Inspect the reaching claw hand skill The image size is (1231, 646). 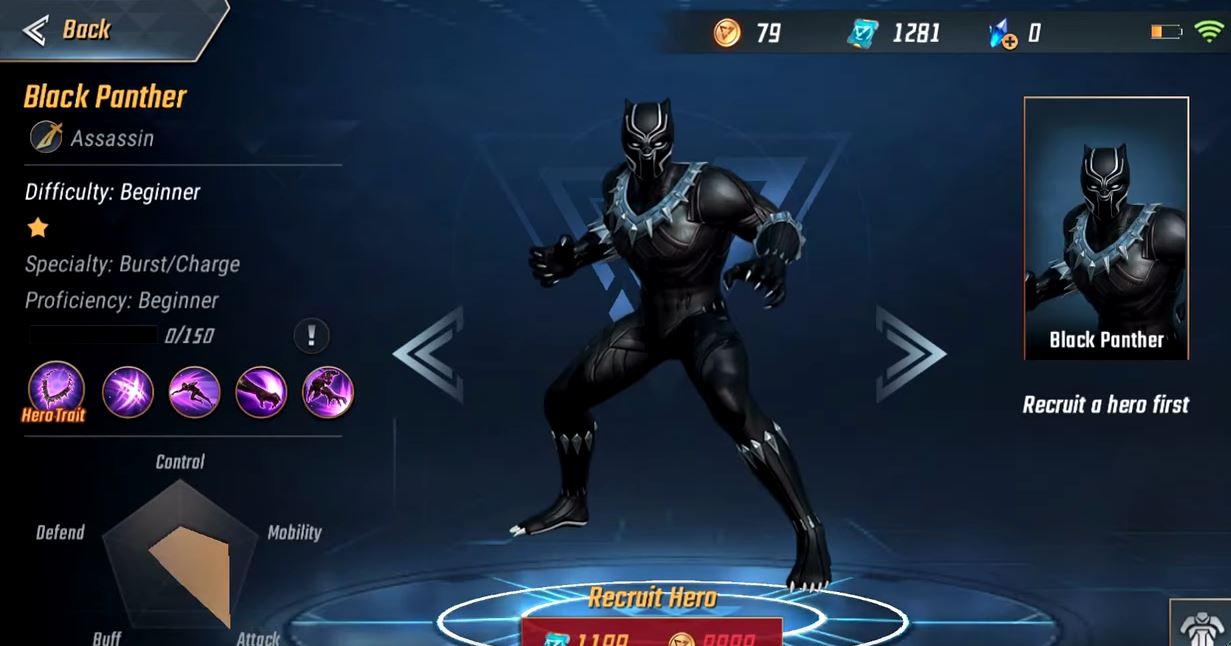point(261,391)
